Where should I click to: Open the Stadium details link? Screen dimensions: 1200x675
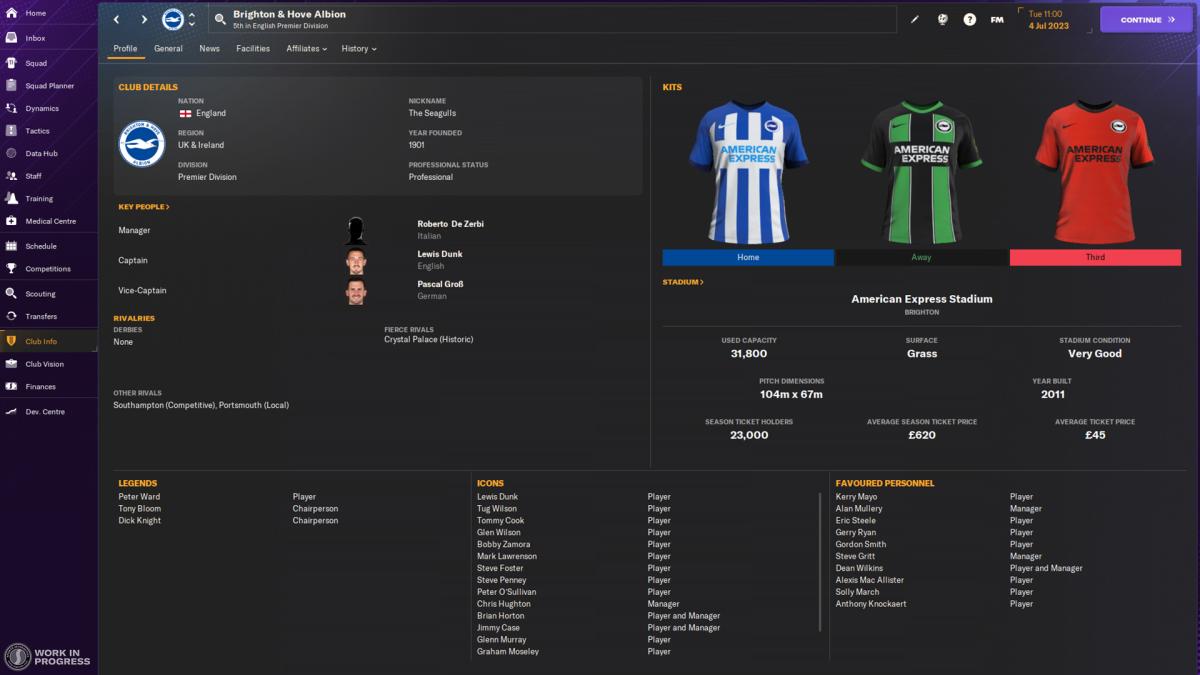(x=683, y=282)
